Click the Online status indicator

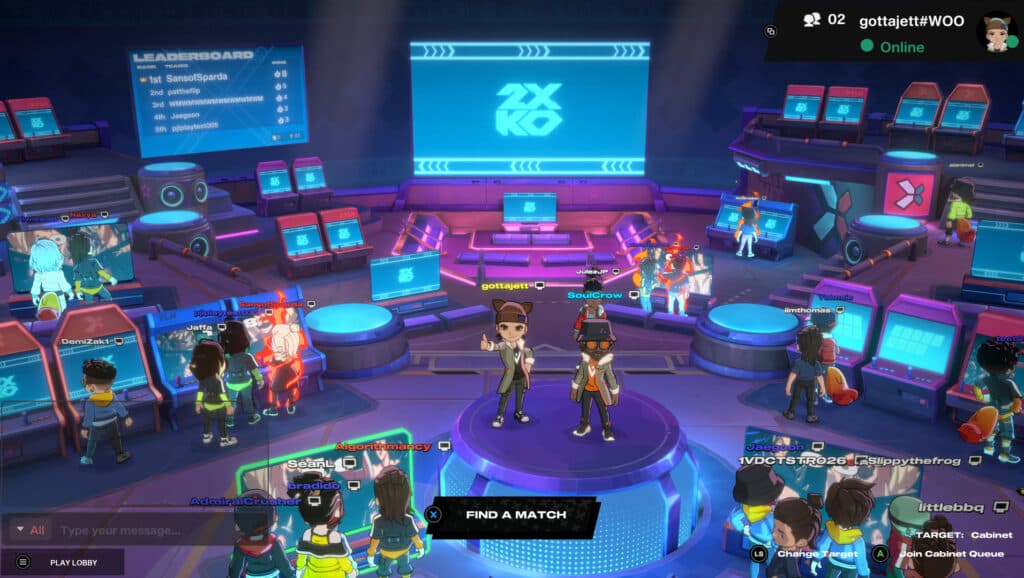[899, 46]
